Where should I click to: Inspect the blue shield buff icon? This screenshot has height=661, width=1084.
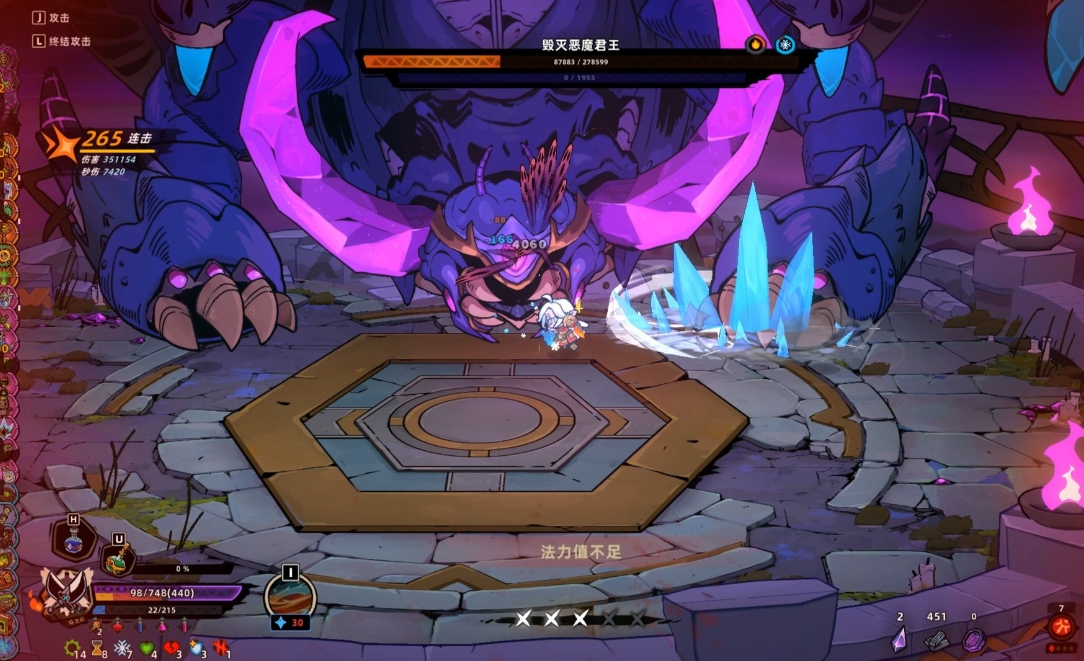[196, 647]
